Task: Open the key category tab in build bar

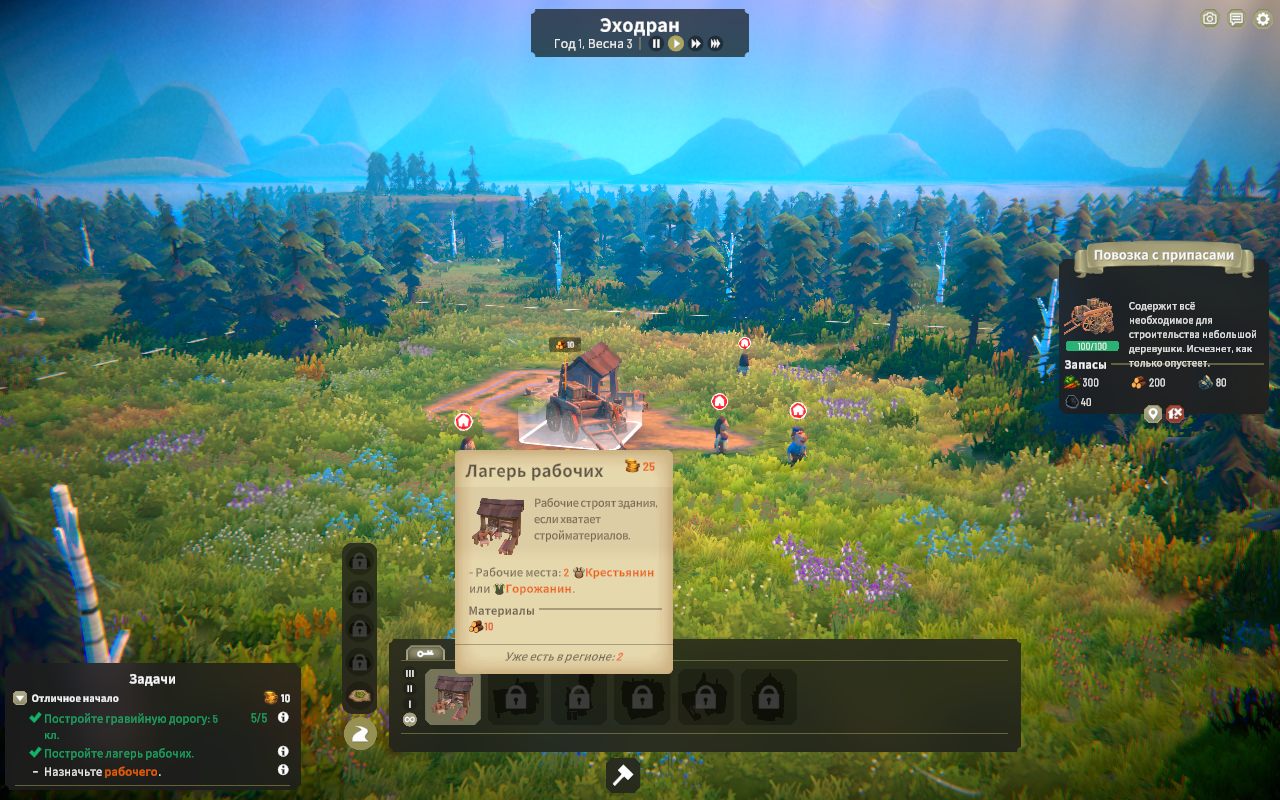Action: click(425, 653)
